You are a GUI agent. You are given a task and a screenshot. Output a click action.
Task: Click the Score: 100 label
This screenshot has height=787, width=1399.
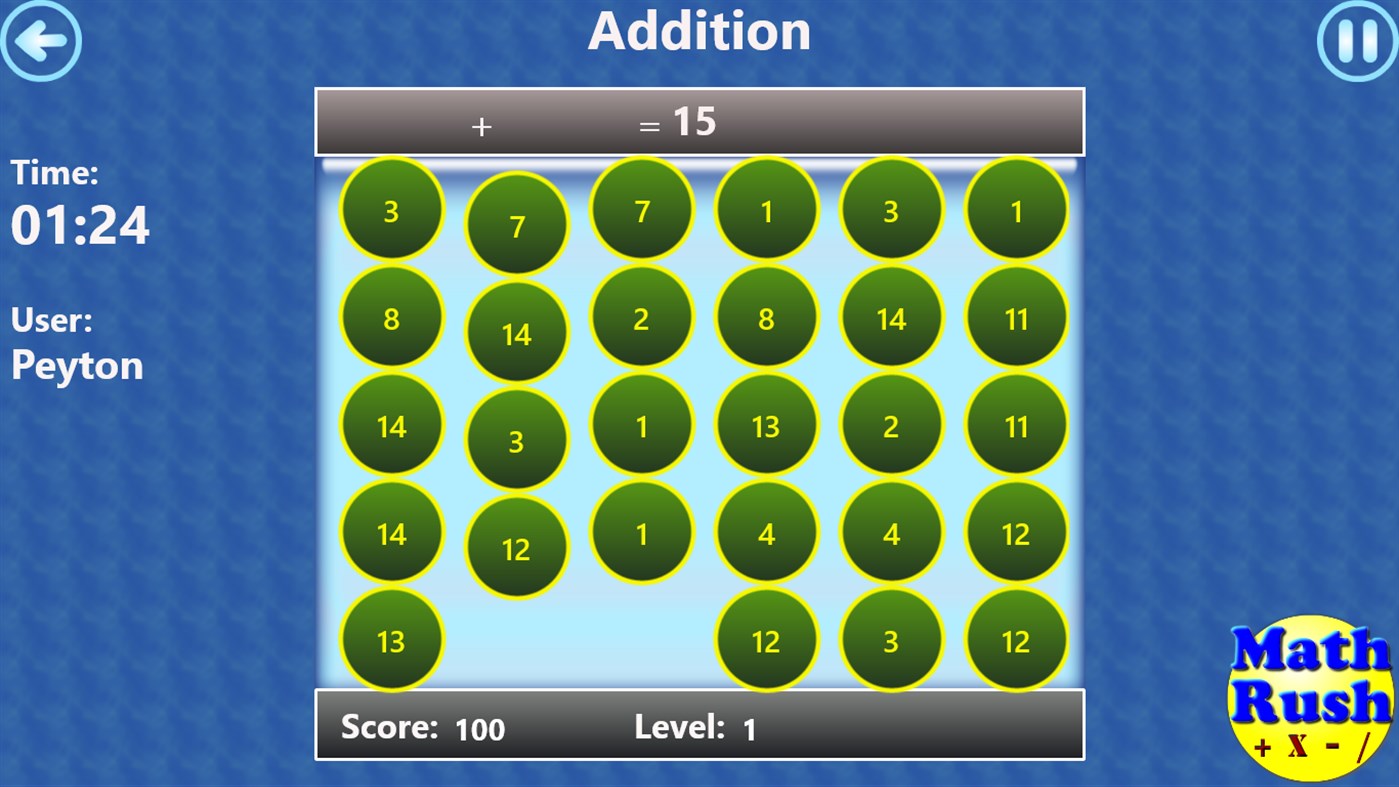pyautogui.click(x=416, y=727)
